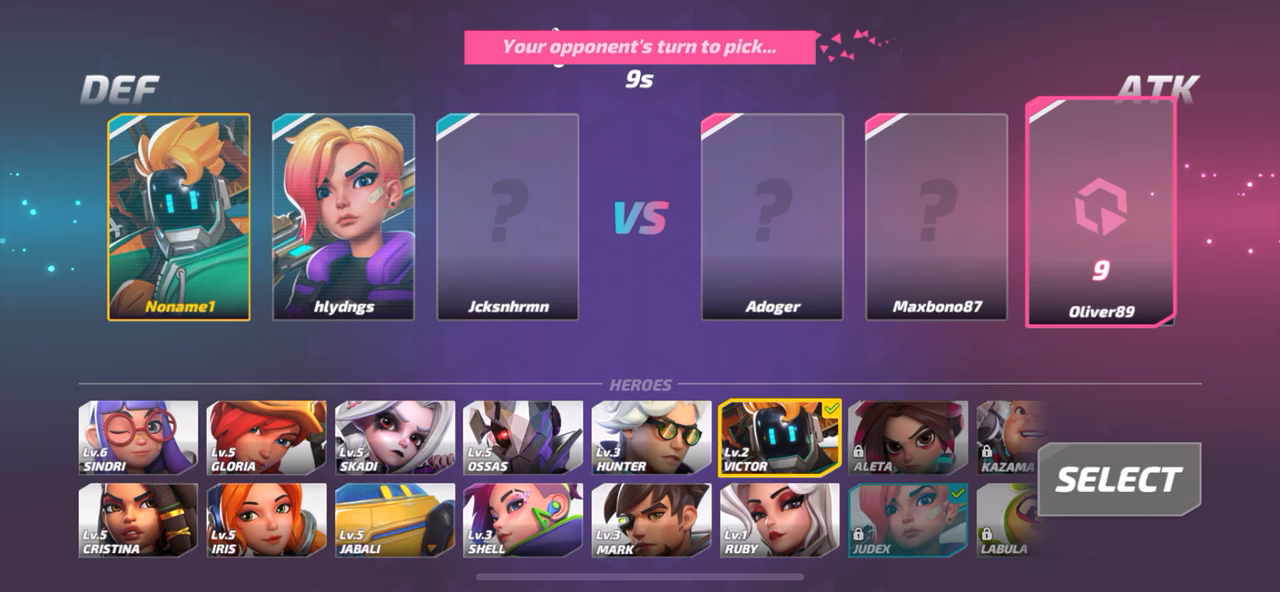Pick Gloria from the hero list

[267, 438]
